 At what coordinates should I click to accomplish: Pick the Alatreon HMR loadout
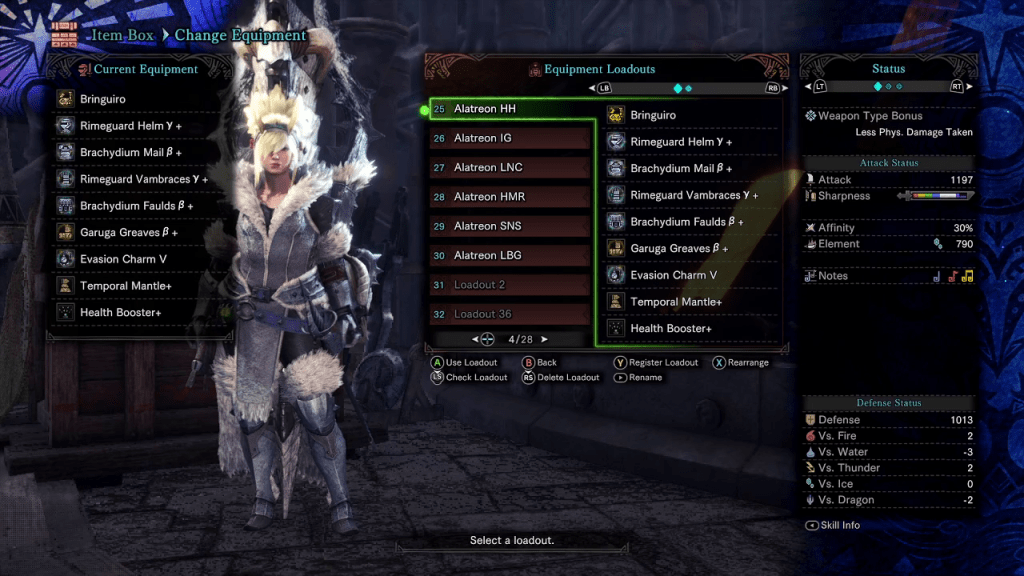pyautogui.click(x=510, y=197)
